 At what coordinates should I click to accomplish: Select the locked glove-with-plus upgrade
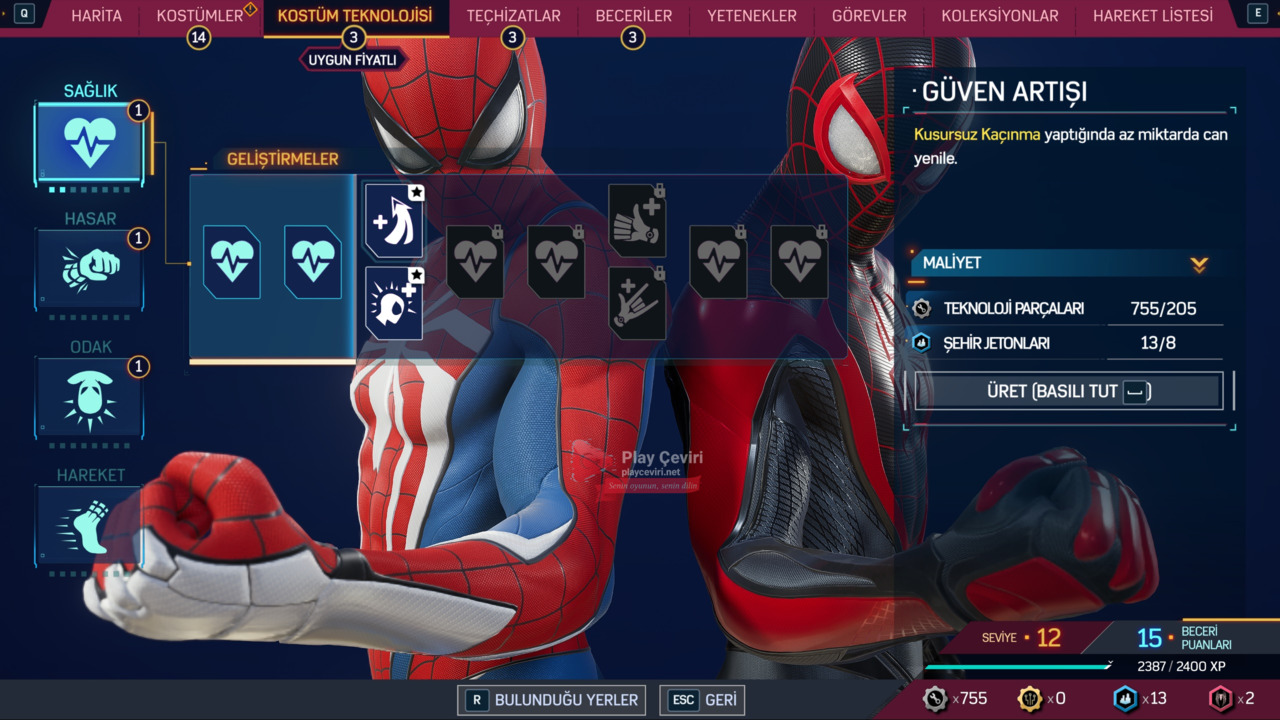point(637,222)
